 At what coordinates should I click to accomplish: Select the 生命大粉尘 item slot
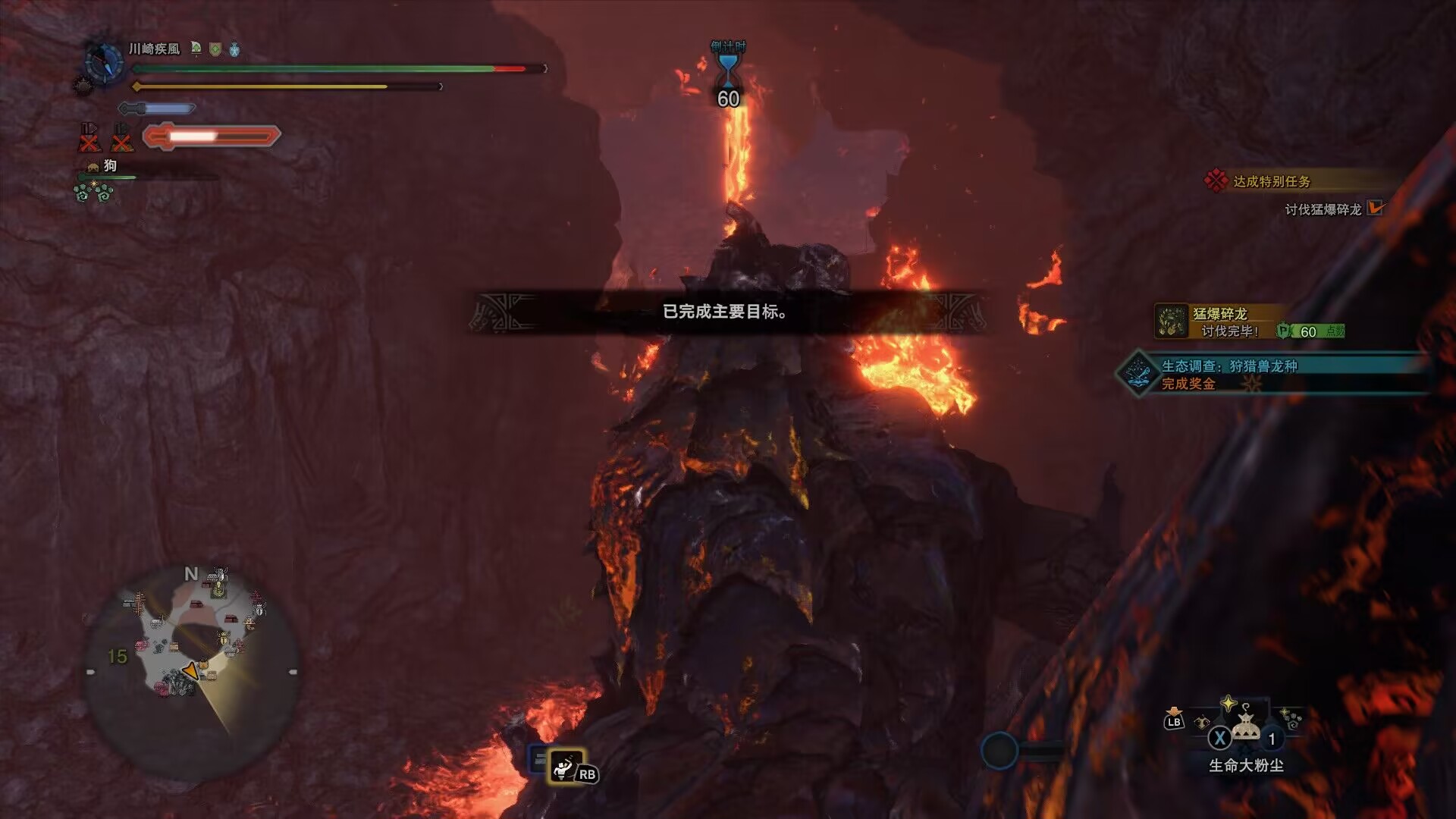pyautogui.click(x=1245, y=728)
